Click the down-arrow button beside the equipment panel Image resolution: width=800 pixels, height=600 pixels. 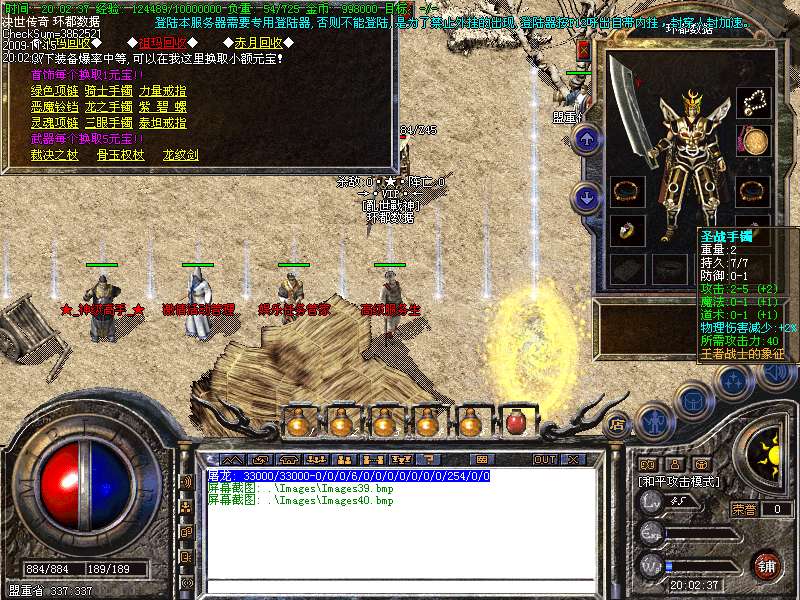[x=588, y=197]
